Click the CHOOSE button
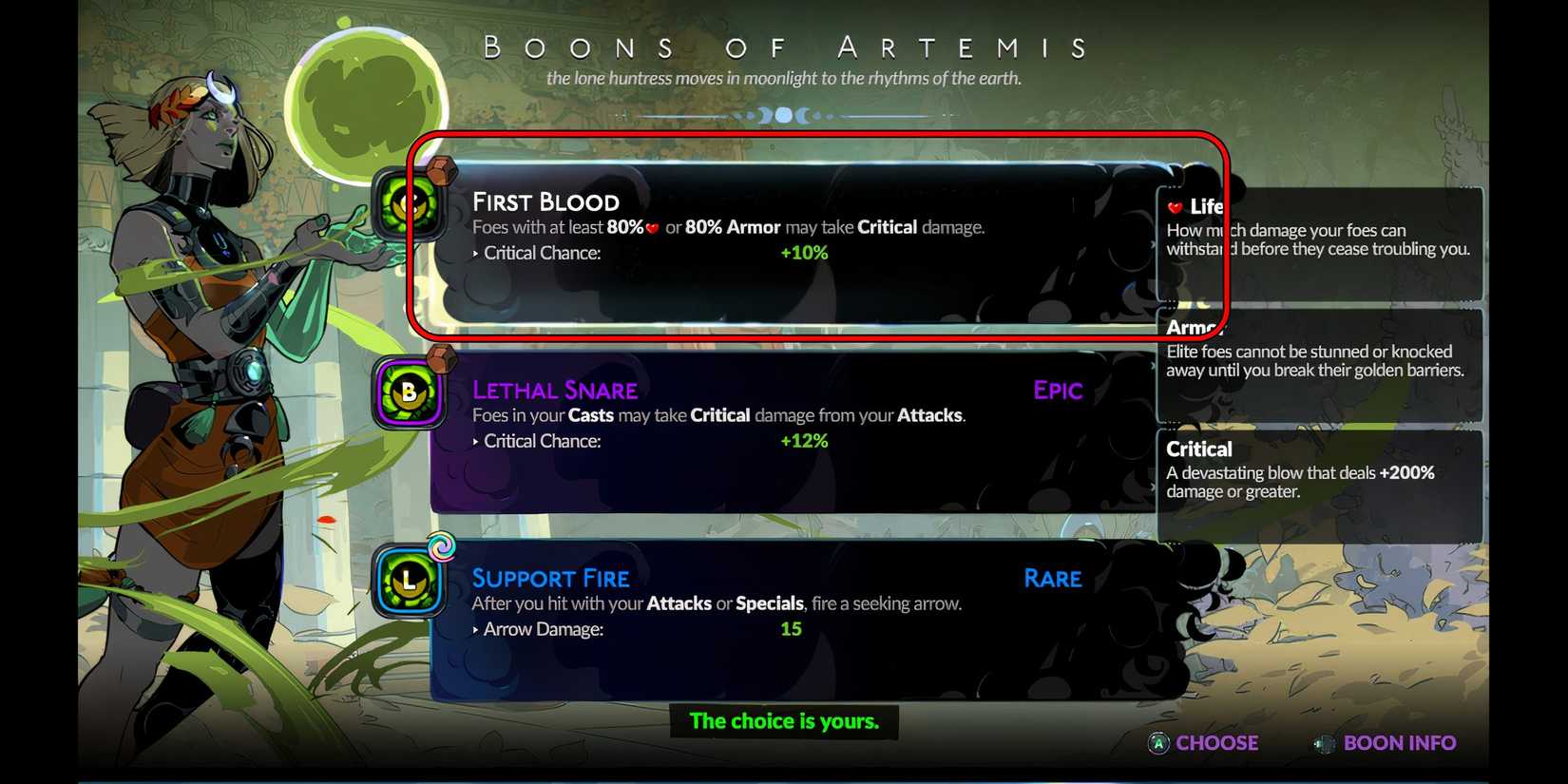Screen dimensions: 1568x784 [x=1216, y=743]
